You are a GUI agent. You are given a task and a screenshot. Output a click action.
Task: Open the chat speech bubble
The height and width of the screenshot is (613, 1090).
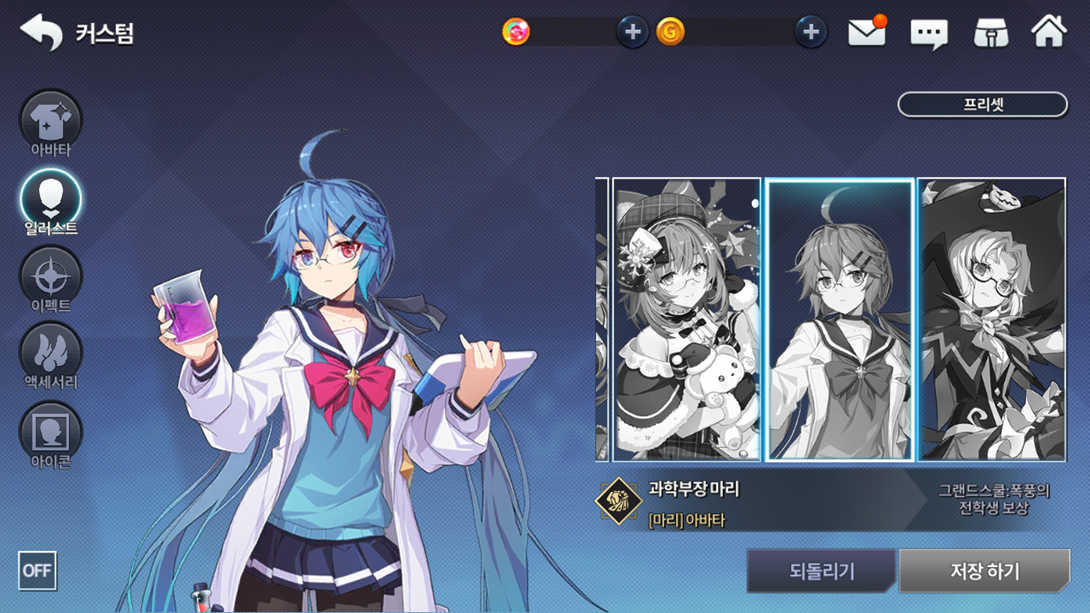click(928, 34)
